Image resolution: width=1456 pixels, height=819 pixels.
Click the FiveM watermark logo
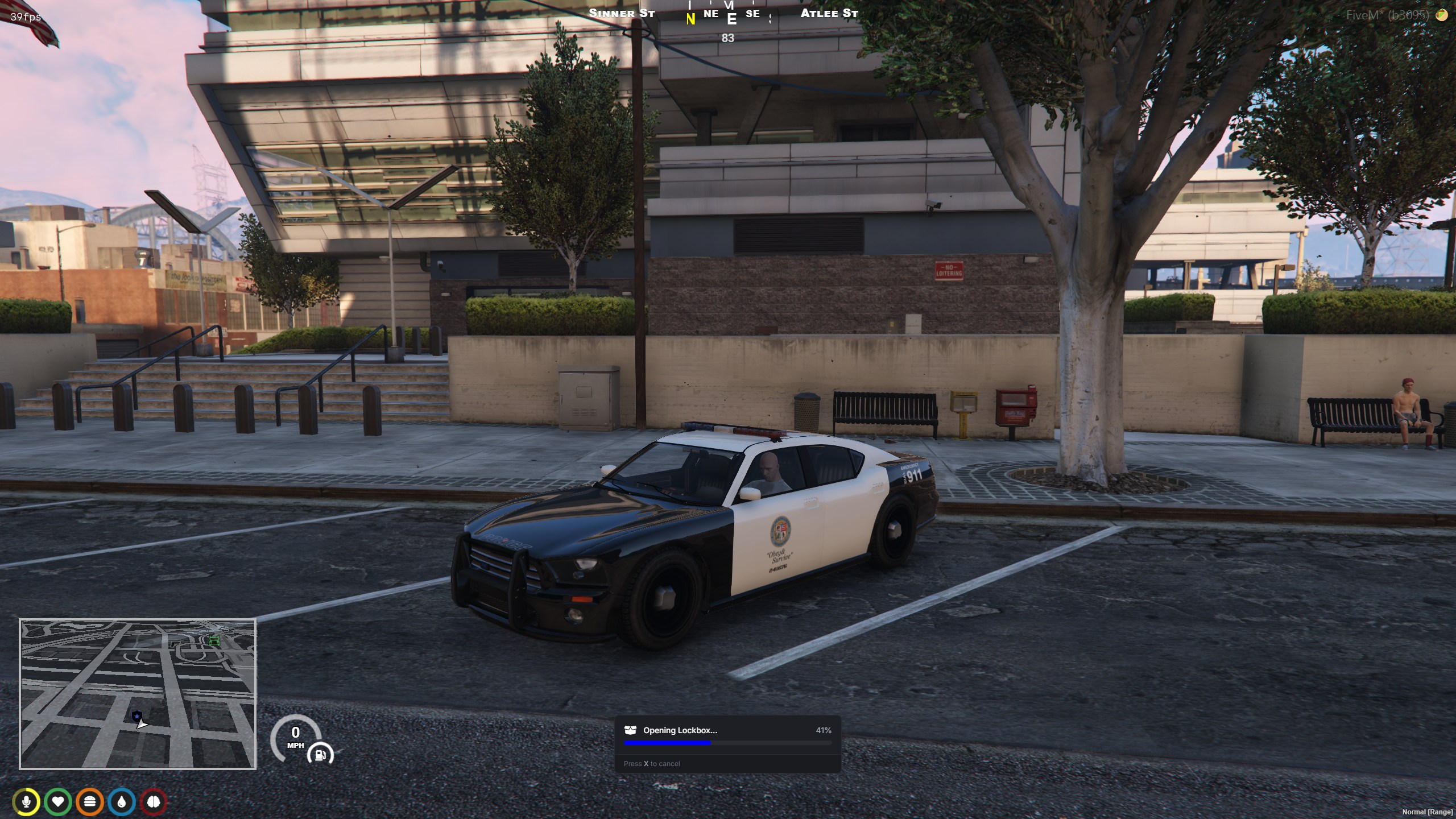coord(1442,15)
